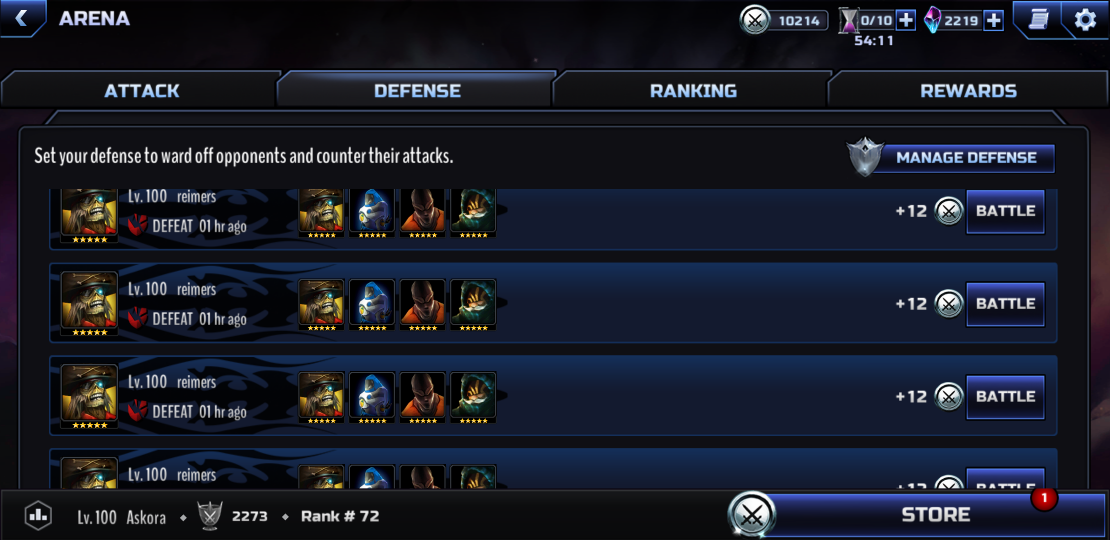This screenshot has width=1110, height=540.
Task: Add more purple gems
Action: 994,20
